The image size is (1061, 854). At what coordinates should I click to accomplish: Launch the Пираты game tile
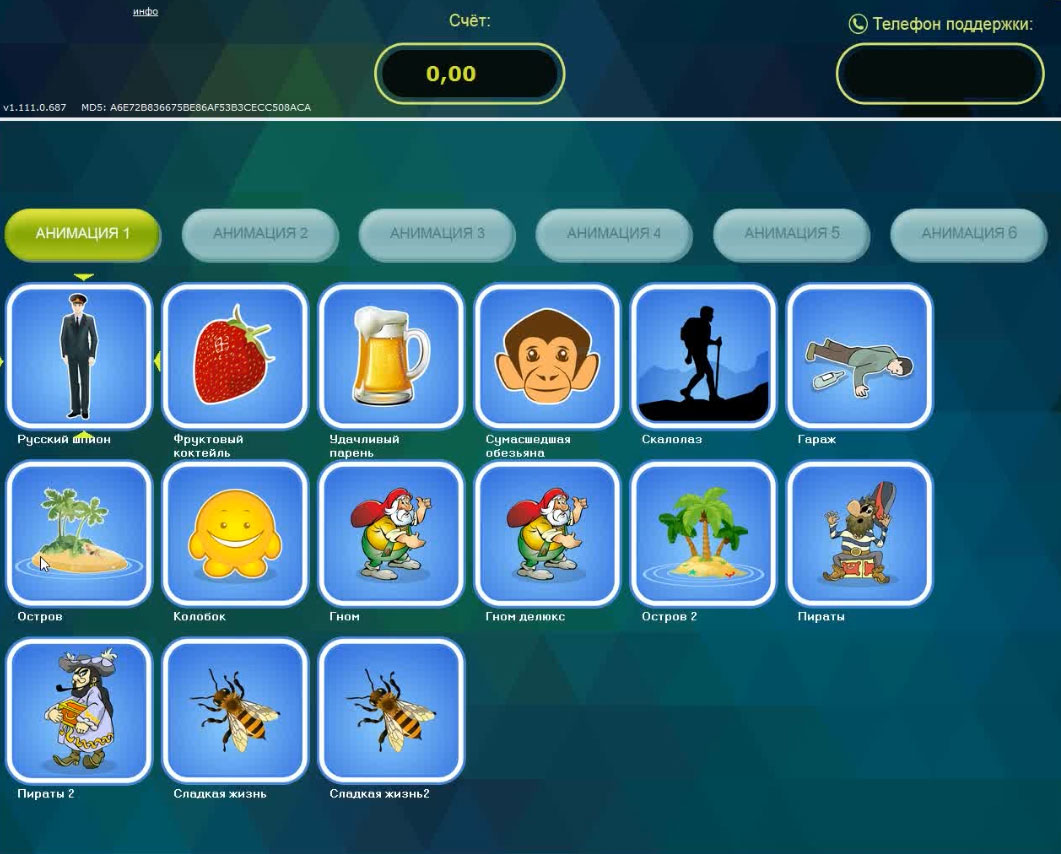860,533
